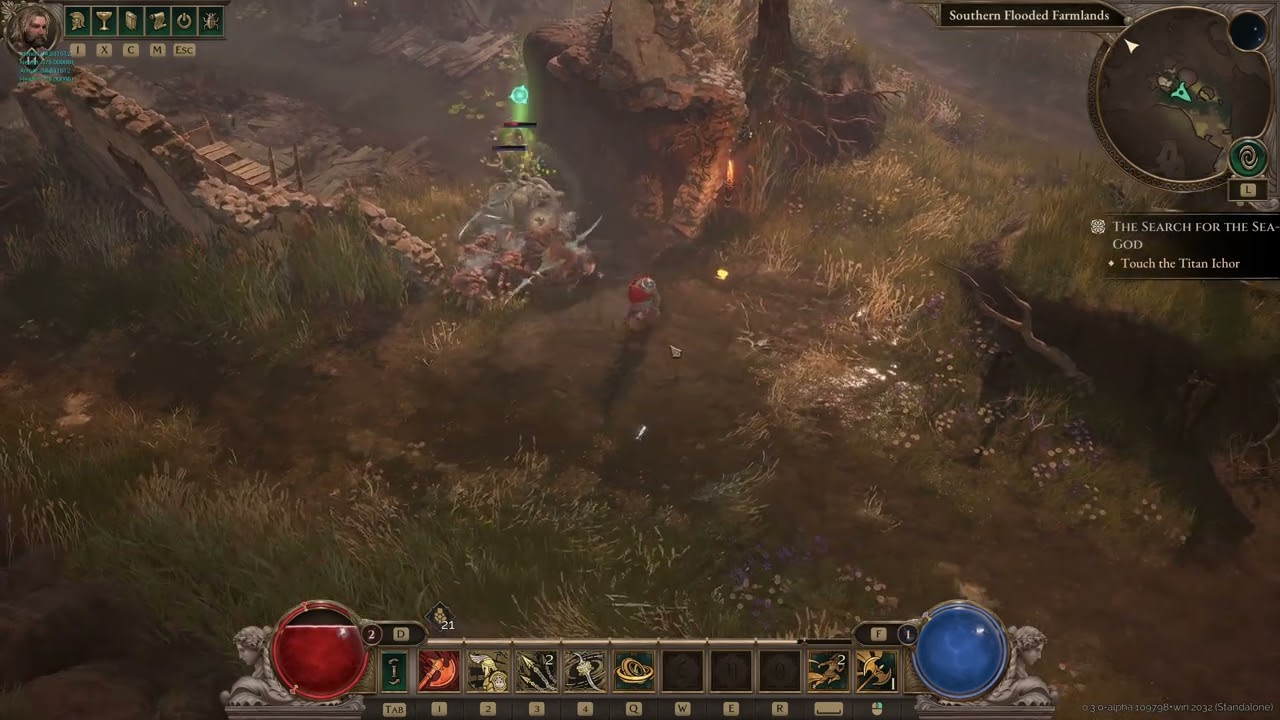Image resolution: width=1280 pixels, height=720 pixels.
Task: Click the beetle bug-report icon
Action: pos(211,20)
